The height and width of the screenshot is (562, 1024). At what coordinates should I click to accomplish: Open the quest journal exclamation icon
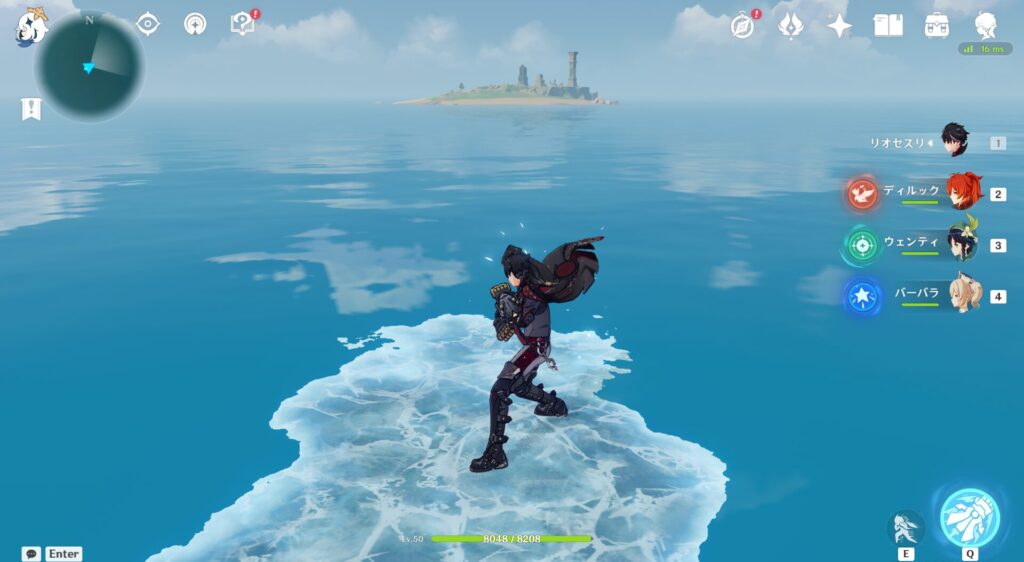[x=31, y=109]
